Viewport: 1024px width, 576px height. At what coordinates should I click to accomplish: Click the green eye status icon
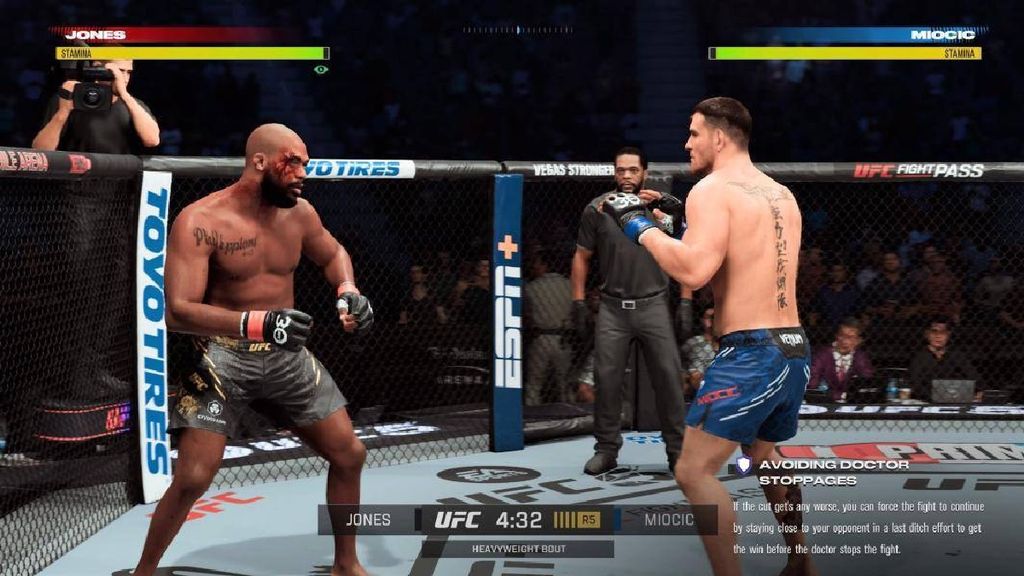[320, 70]
